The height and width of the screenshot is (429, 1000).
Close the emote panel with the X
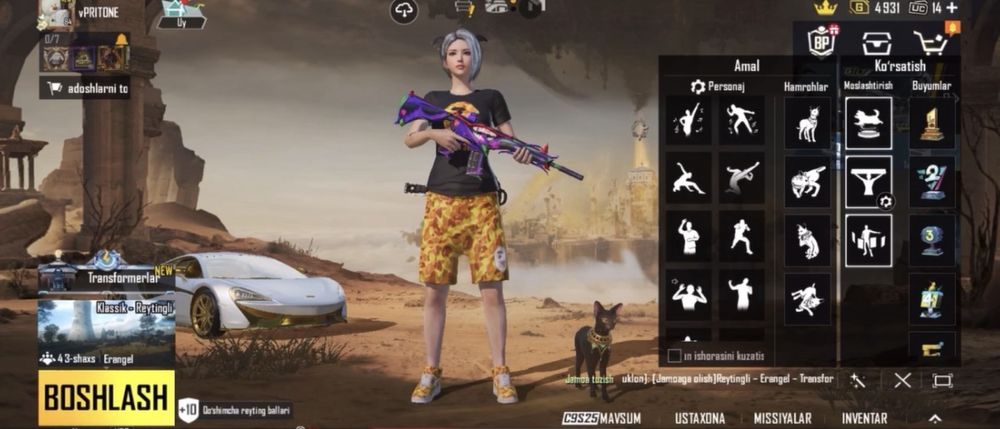pos(903,380)
